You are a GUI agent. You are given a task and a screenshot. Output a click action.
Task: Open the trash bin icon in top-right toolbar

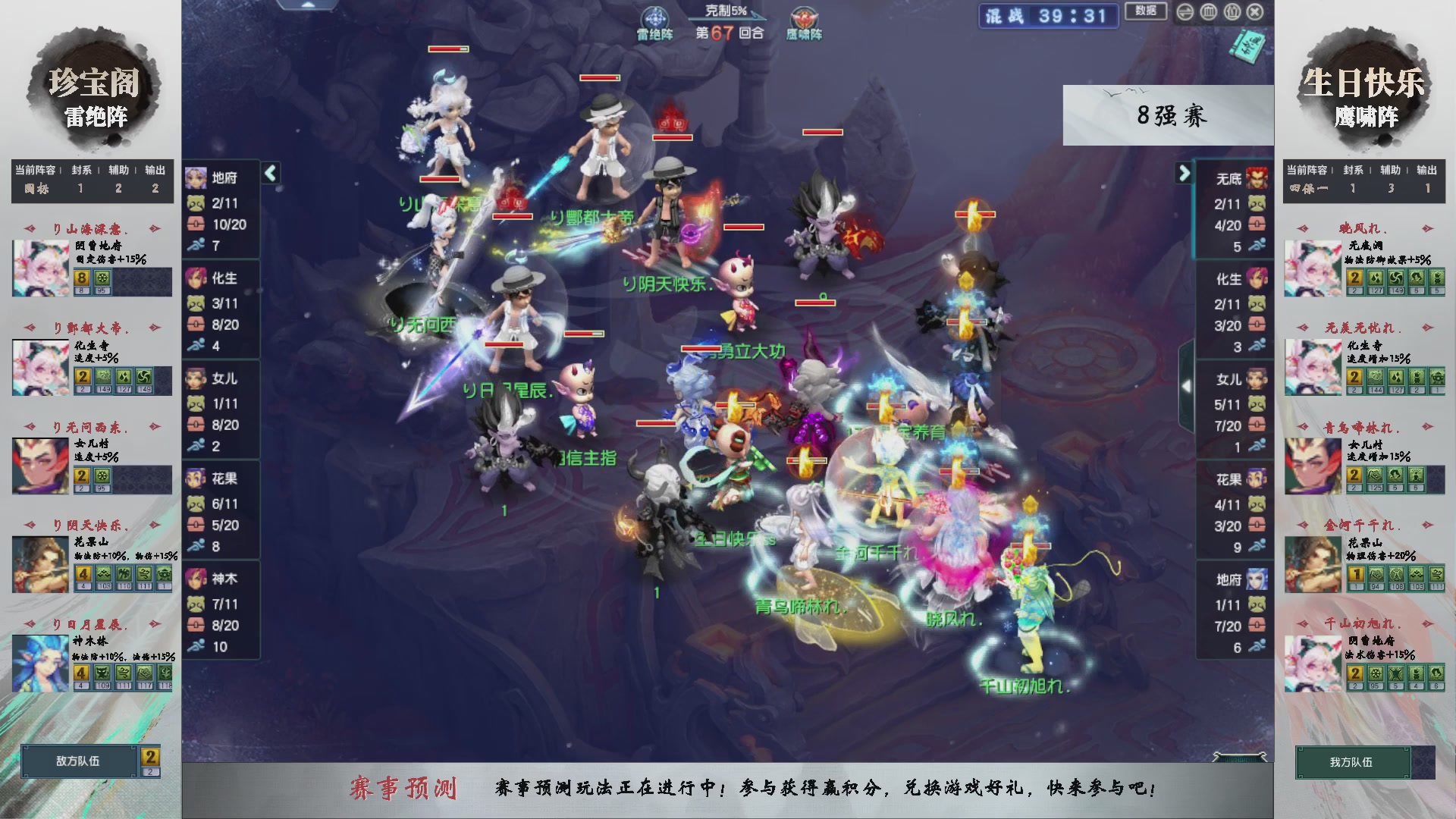tap(1207, 12)
